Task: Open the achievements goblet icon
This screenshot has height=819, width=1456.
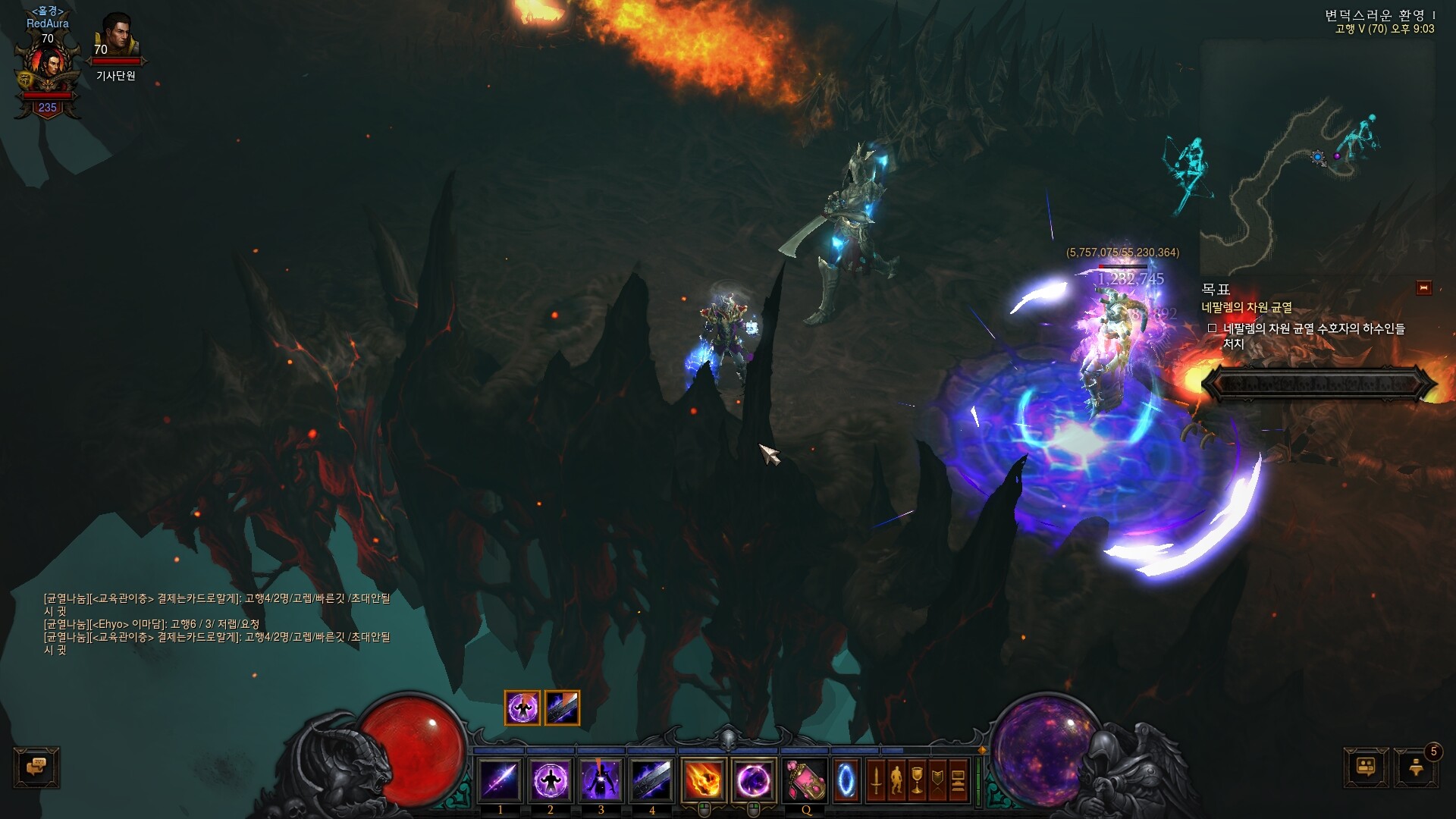Action: 918,780
